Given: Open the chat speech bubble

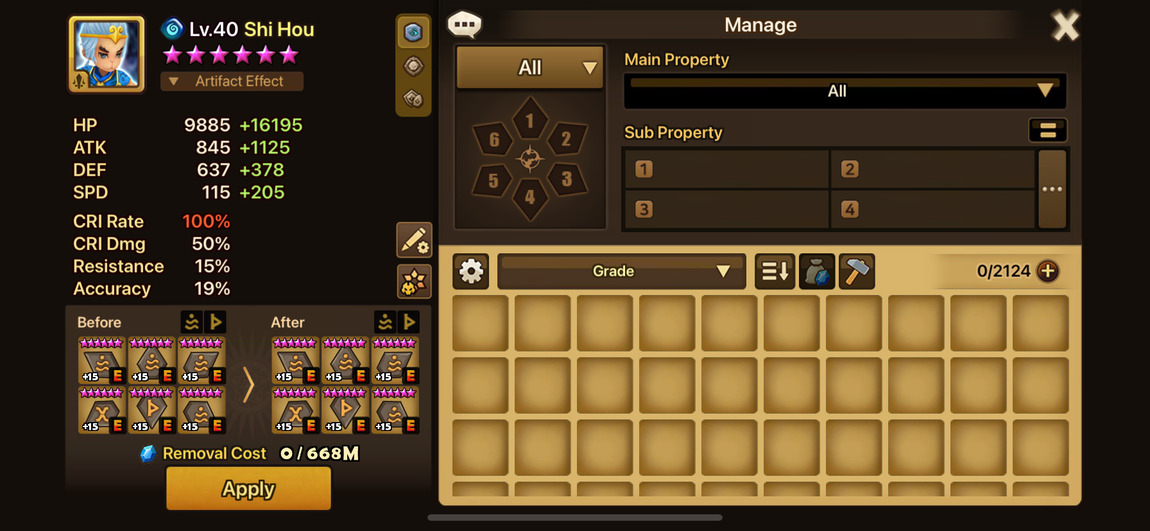Looking at the screenshot, I should [464, 24].
